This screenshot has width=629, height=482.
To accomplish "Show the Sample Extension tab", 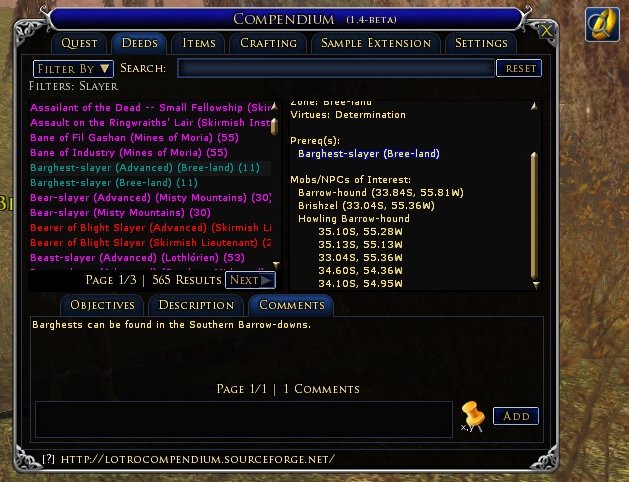I will (375, 43).
